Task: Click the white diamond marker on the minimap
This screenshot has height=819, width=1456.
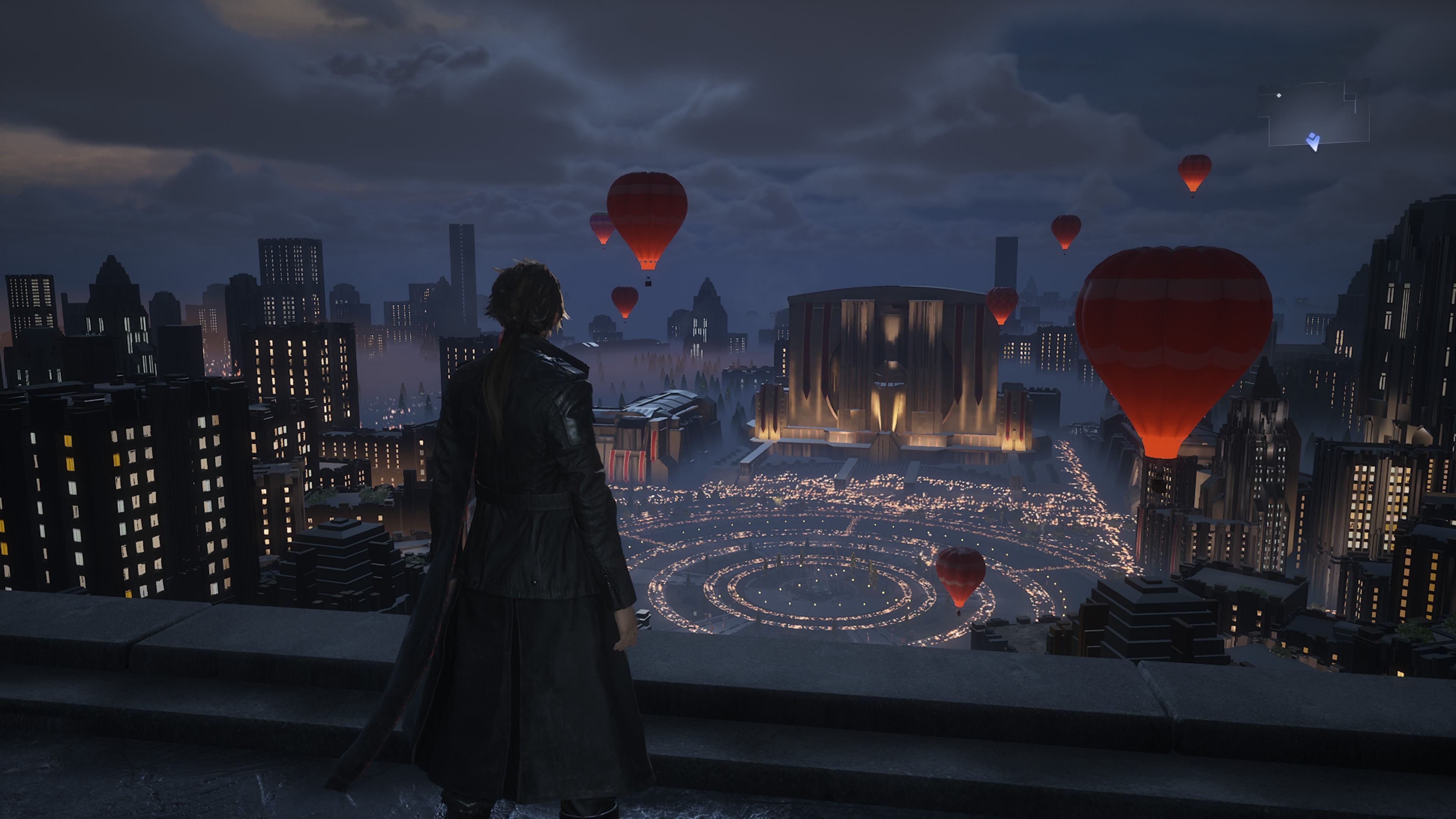Action: click(1279, 96)
